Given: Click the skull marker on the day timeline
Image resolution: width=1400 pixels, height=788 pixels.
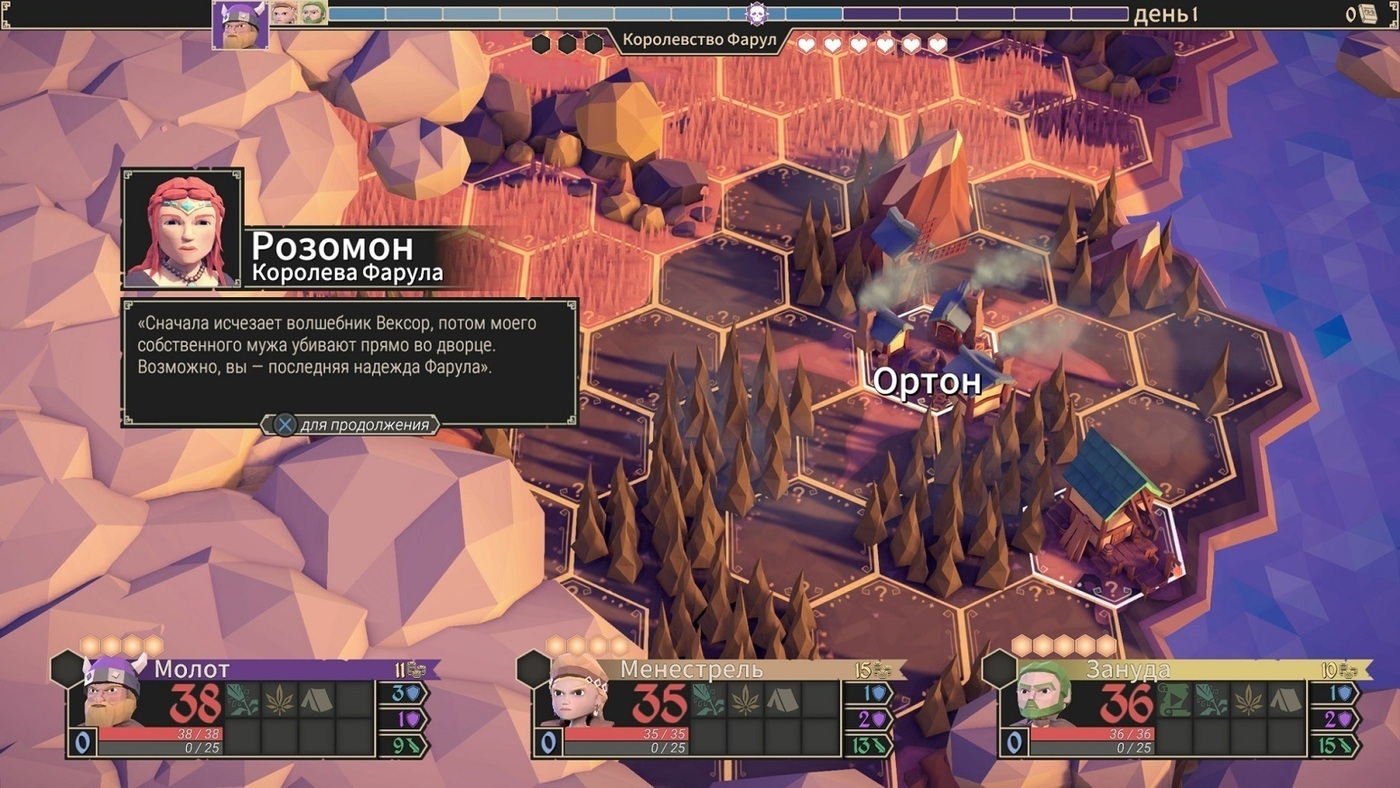Looking at the screenshot, I should (x=757, y=14).
